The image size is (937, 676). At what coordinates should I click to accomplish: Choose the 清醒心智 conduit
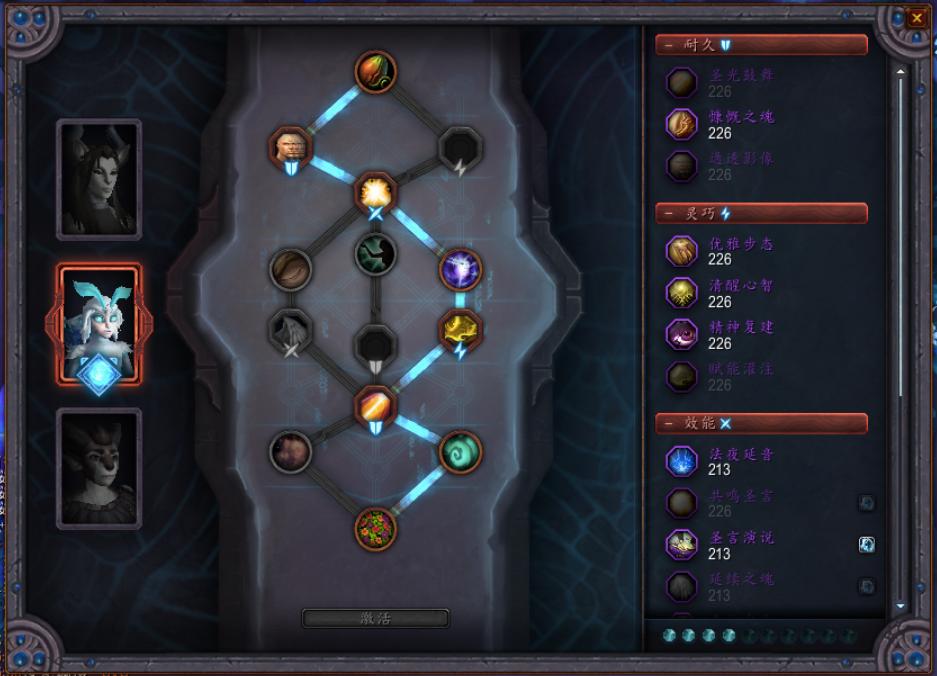point(683,293)
